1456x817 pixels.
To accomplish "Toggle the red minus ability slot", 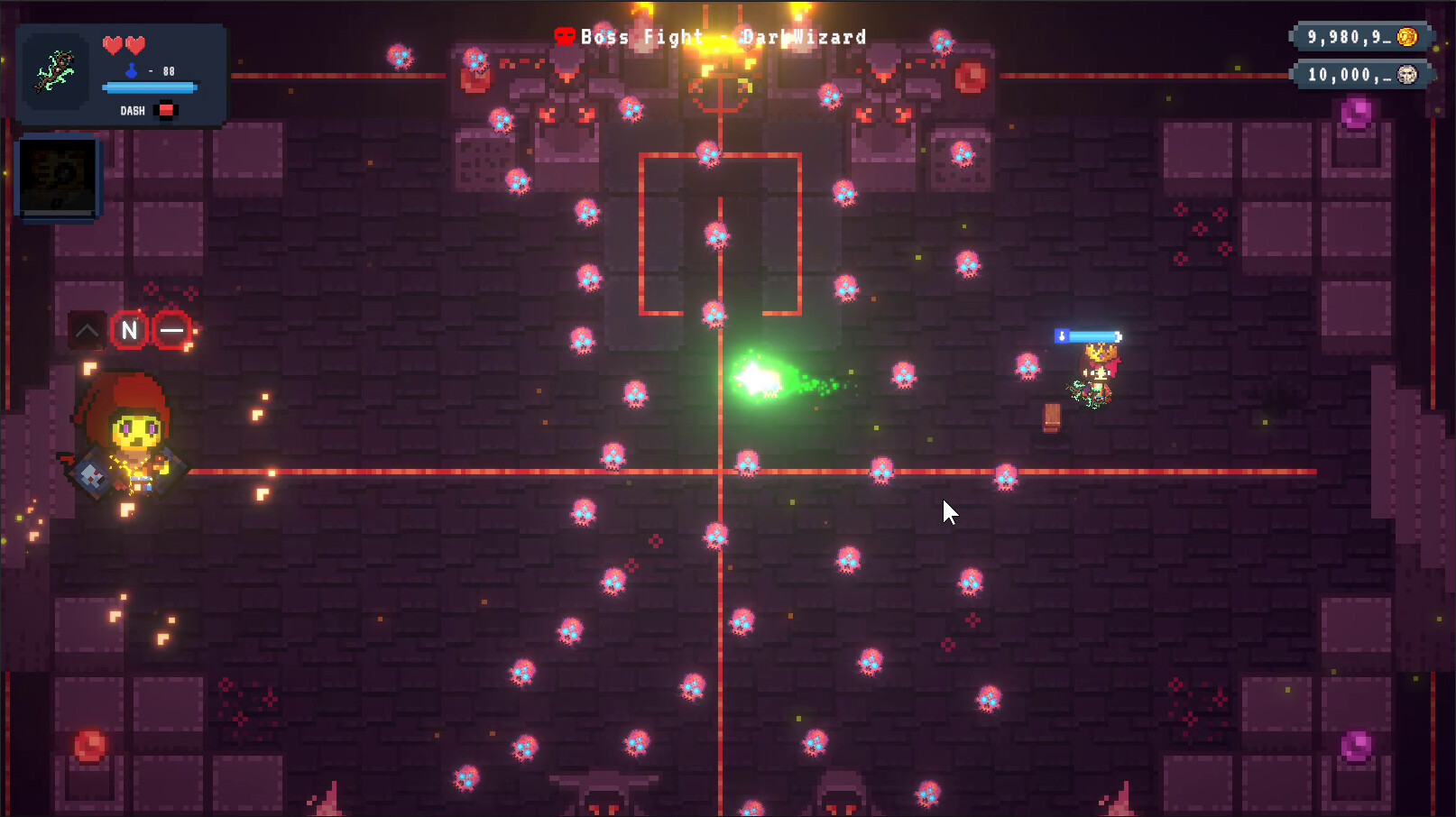I will [172, 330].
